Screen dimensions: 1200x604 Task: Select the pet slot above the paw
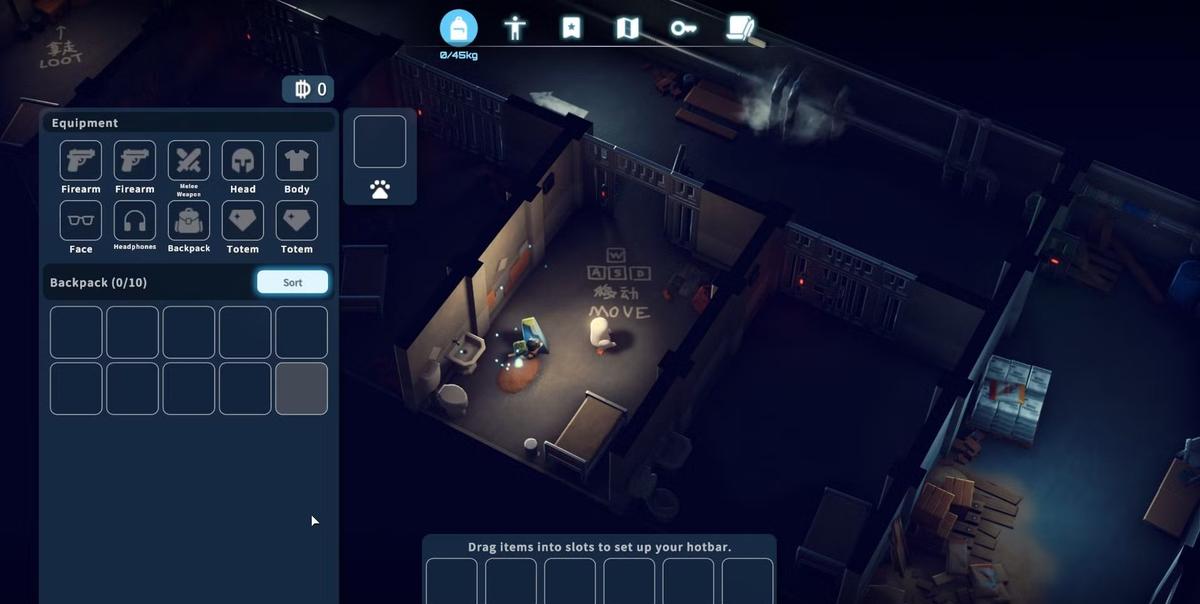[380, 141]
